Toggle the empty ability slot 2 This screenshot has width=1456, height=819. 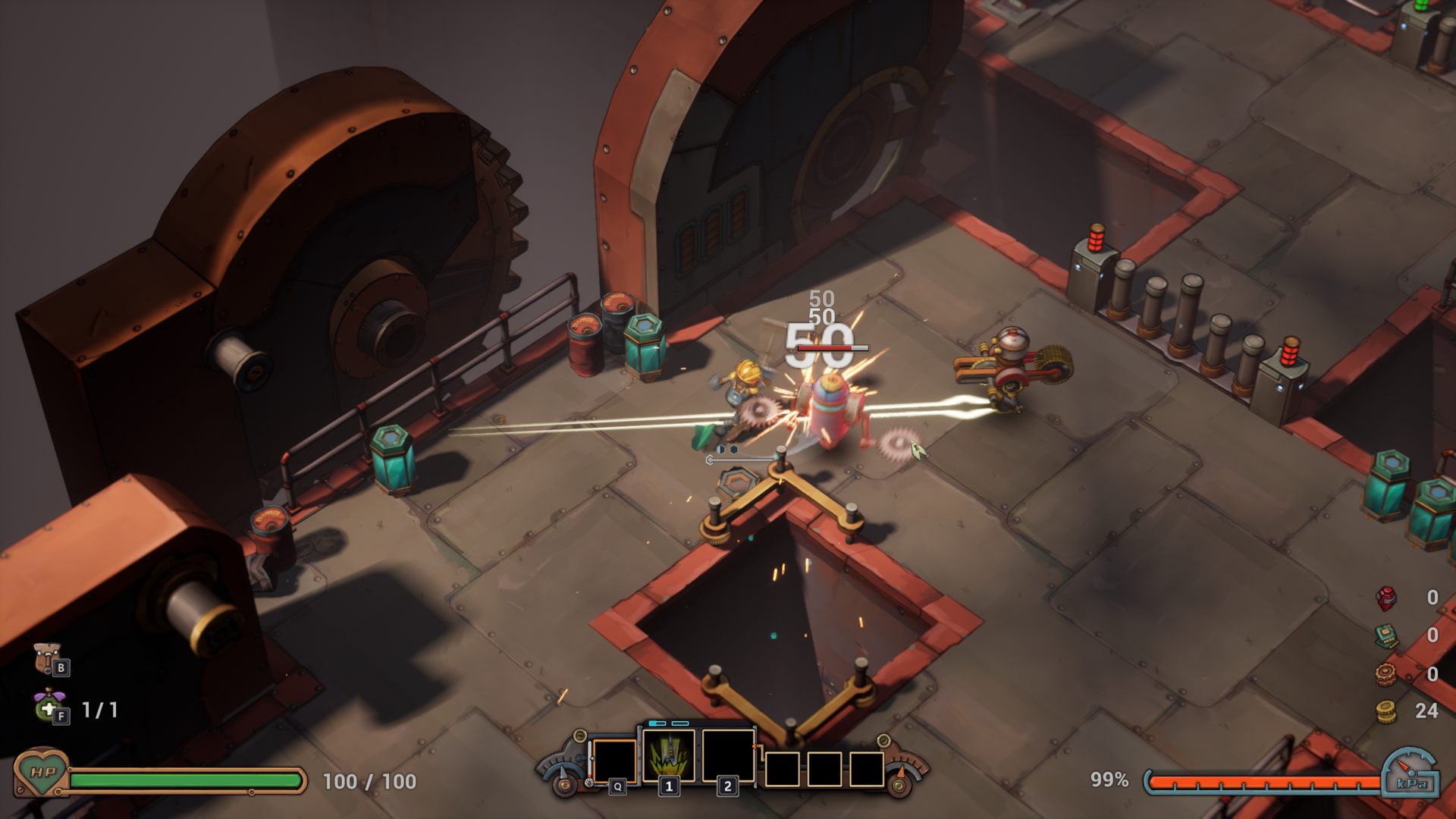728,755
